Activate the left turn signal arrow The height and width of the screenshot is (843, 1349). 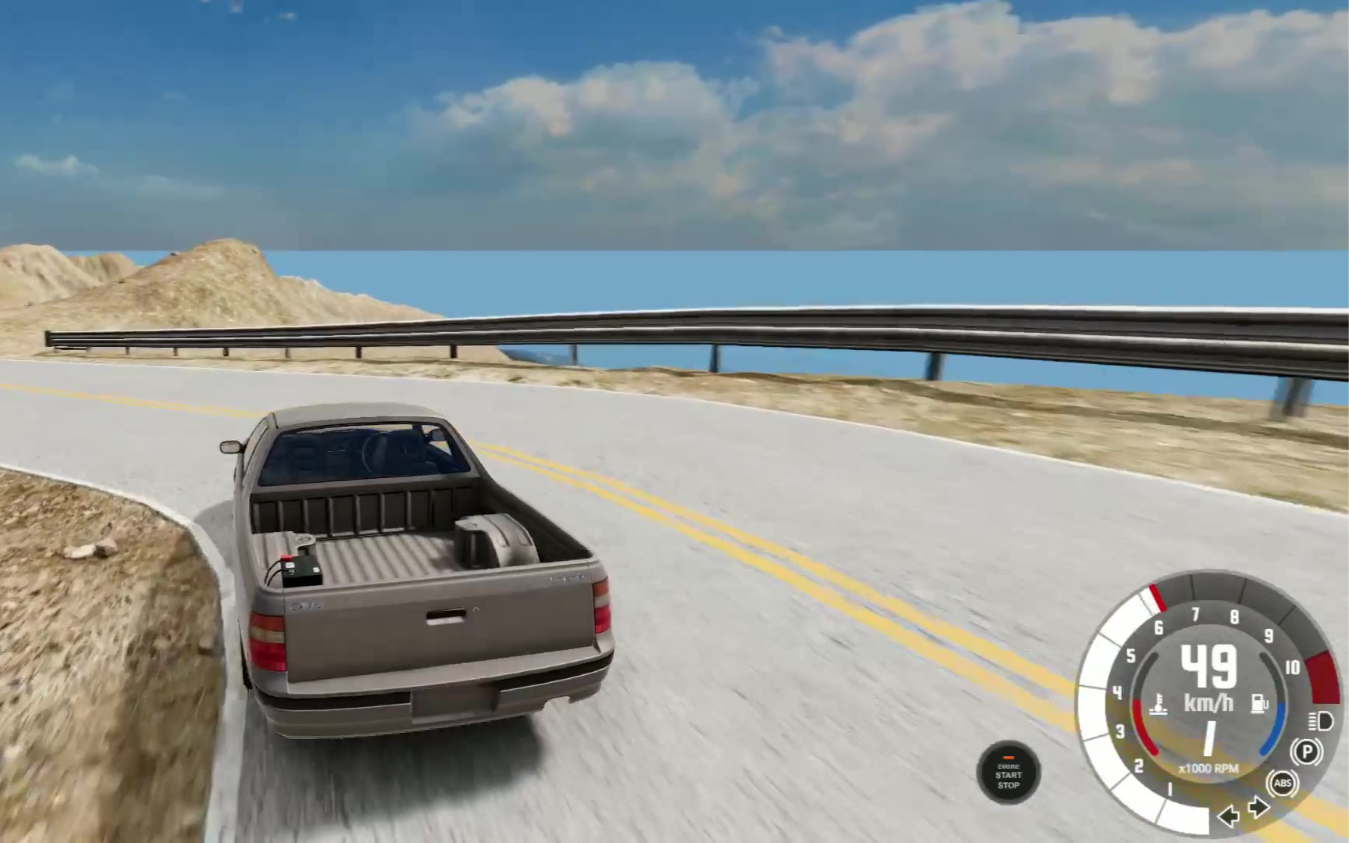tap(1228, 816)
